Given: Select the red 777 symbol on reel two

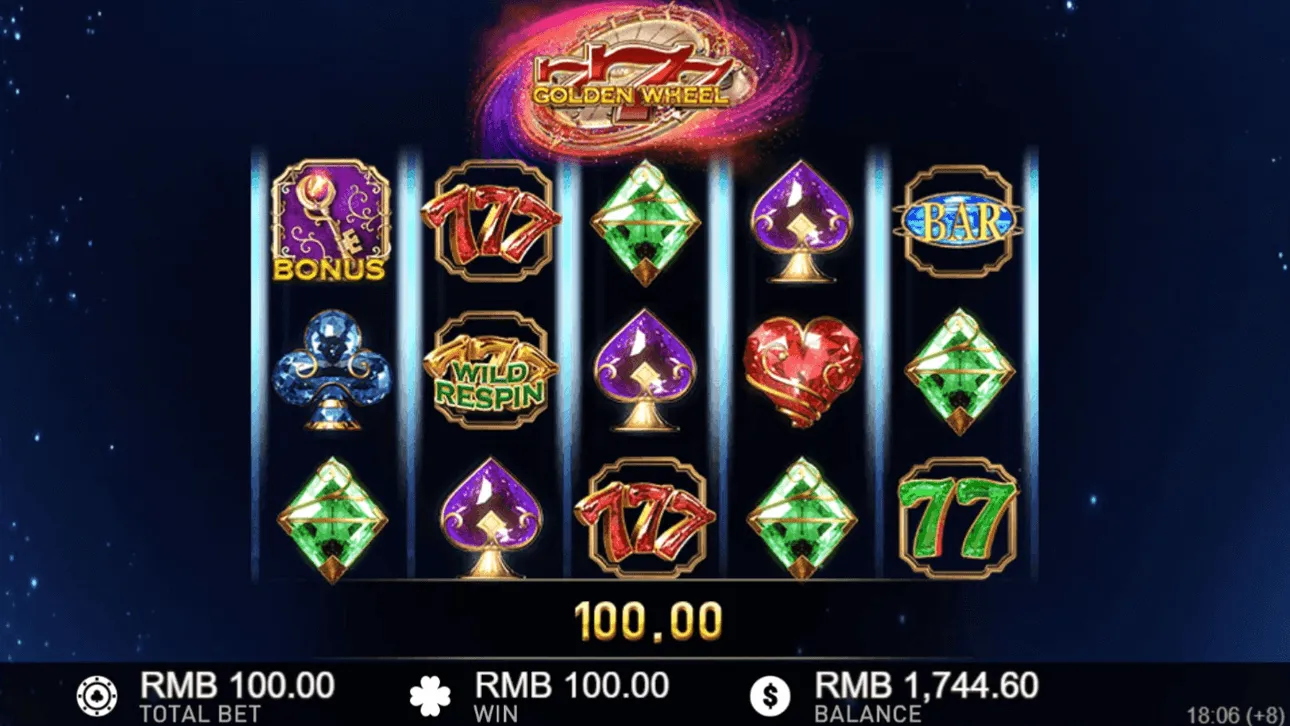Looking at the screenshot, I should [489, 220].
